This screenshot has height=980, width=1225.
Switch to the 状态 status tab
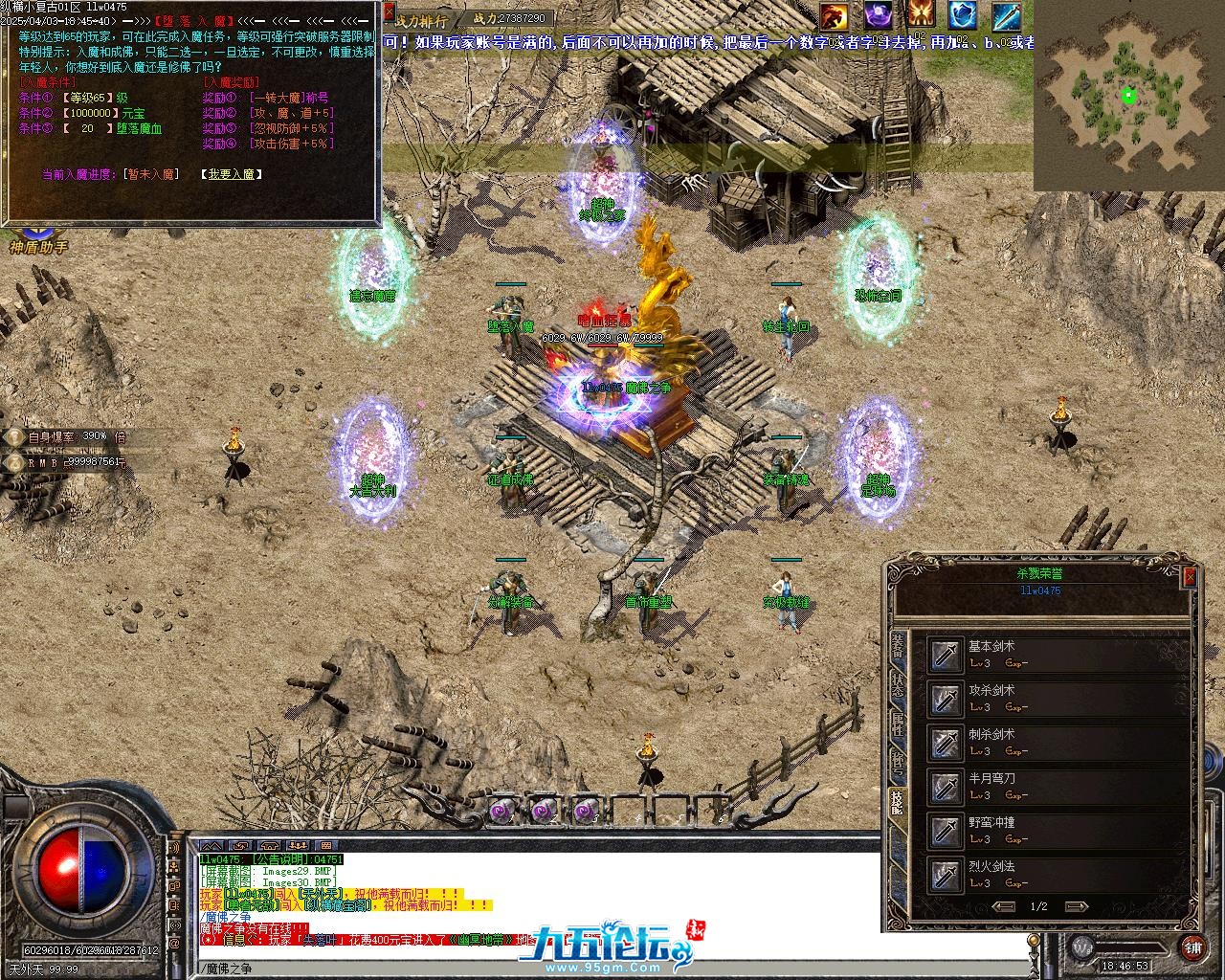pyautogui.click(x=898, y=686)
